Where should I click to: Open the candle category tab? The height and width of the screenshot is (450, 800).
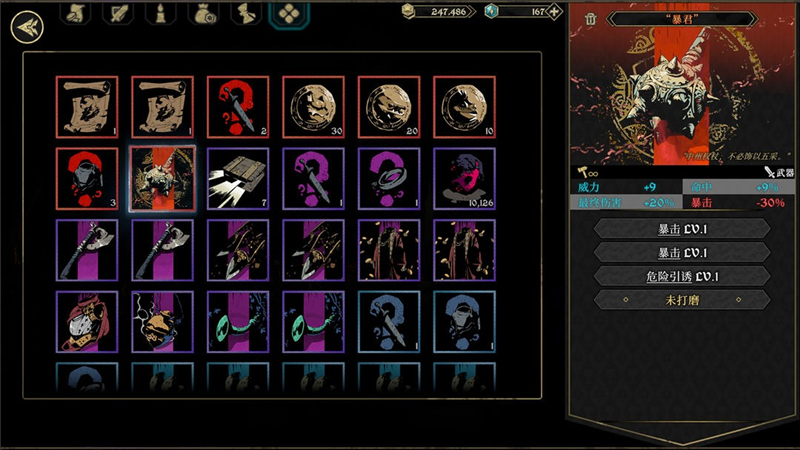coord(158,14)
